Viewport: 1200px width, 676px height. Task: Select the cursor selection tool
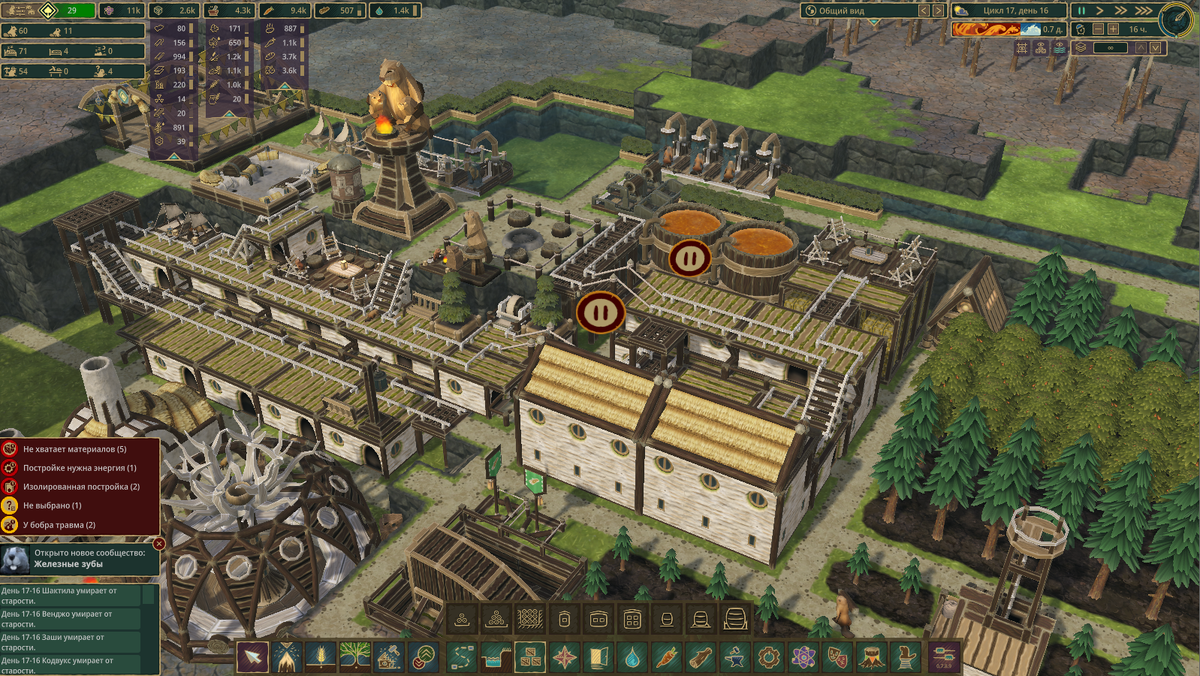pyautogui.click(x=252, y=657)
